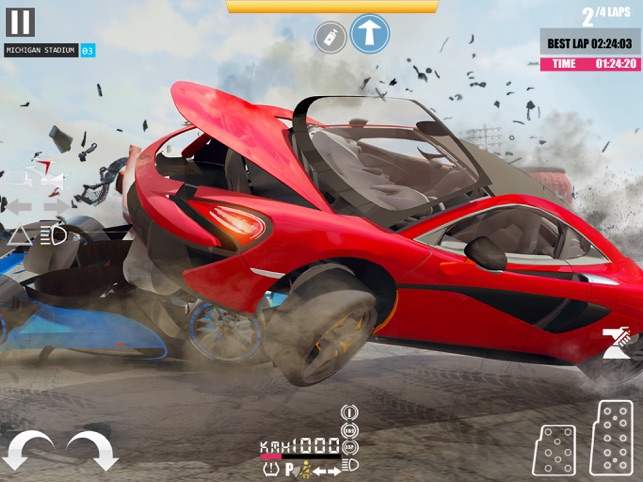Pause the race
Viewport: 643px width, 482px height.
20,22
